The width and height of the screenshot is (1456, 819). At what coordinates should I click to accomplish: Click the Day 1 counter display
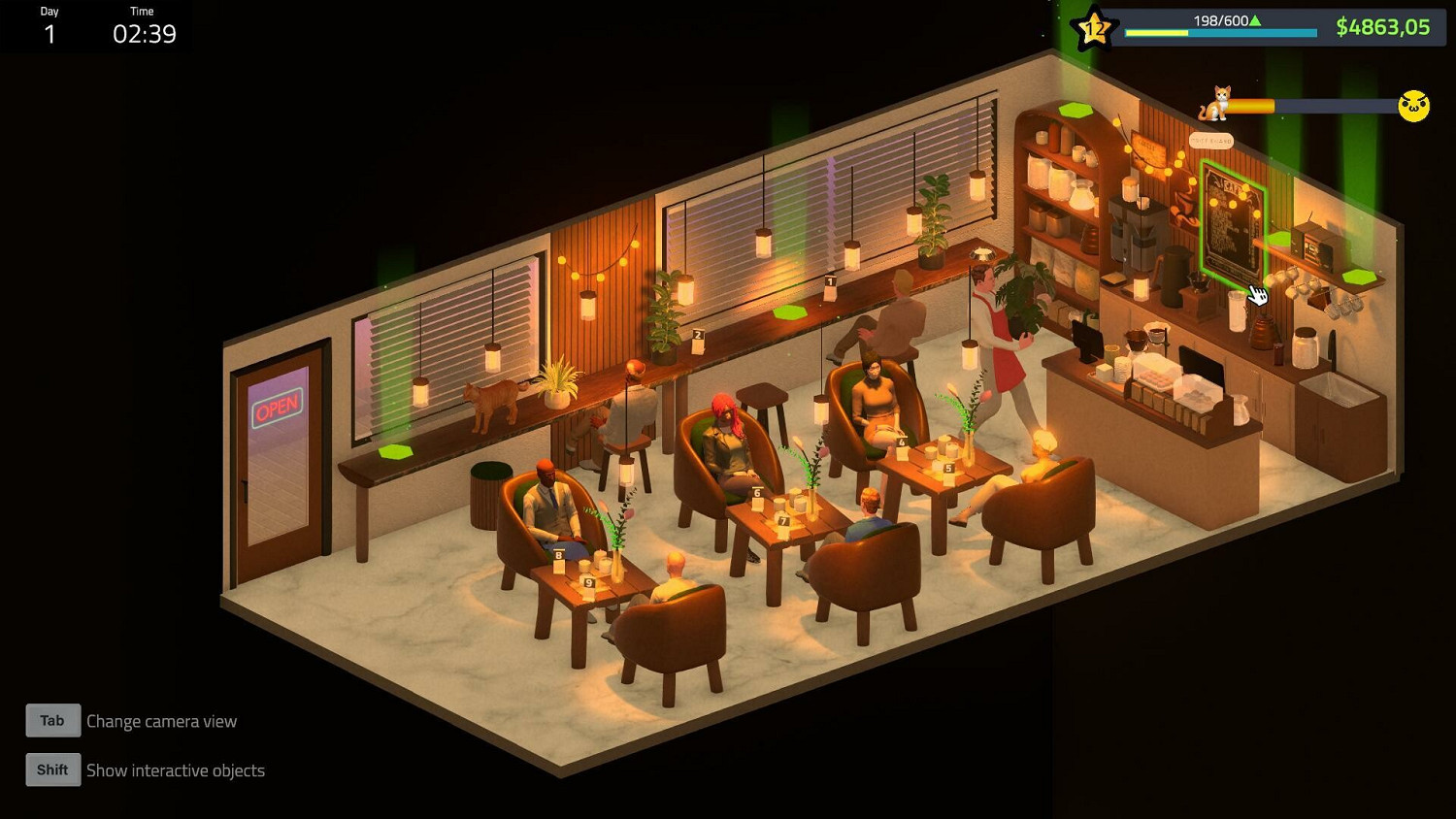click(x=50, y=26)
